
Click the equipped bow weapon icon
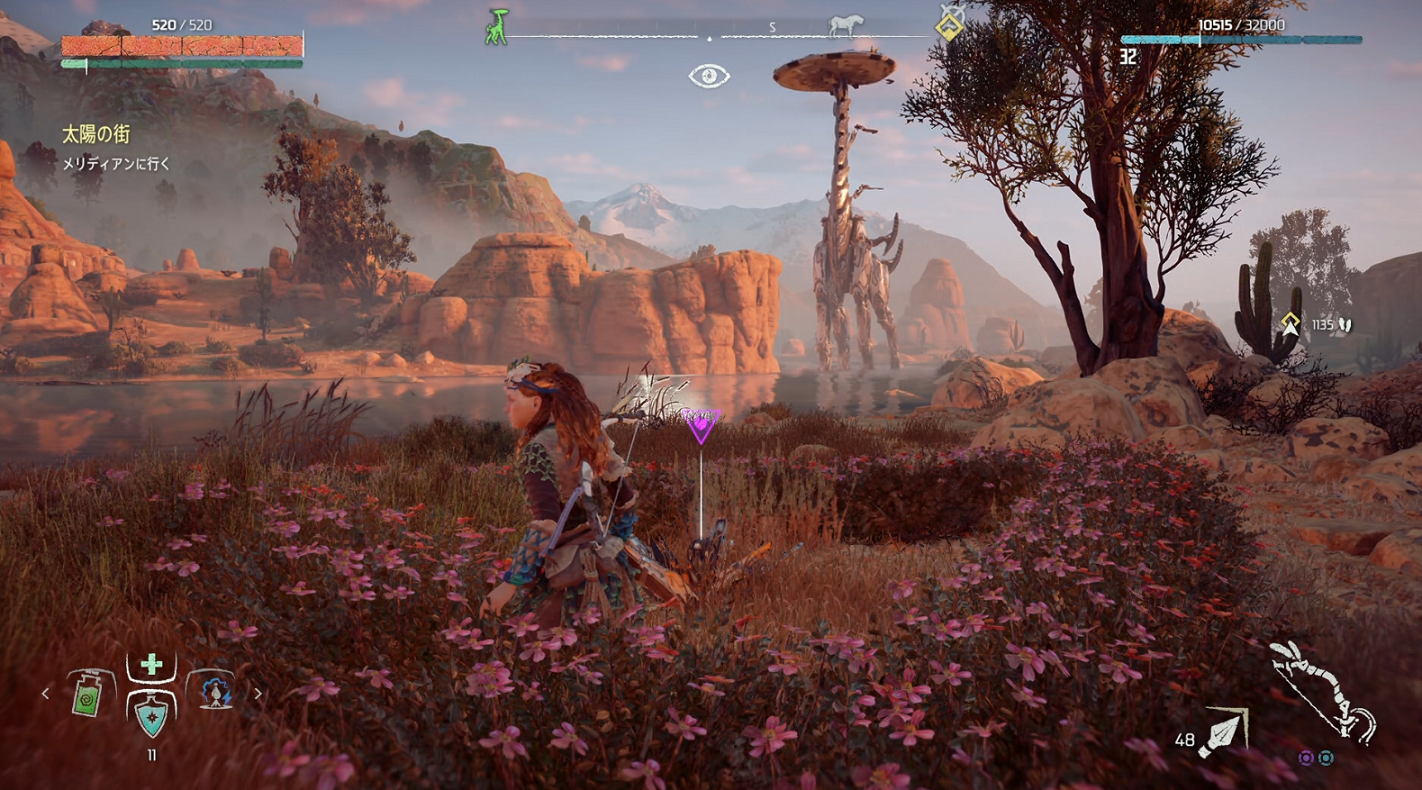pos(1322,692)
